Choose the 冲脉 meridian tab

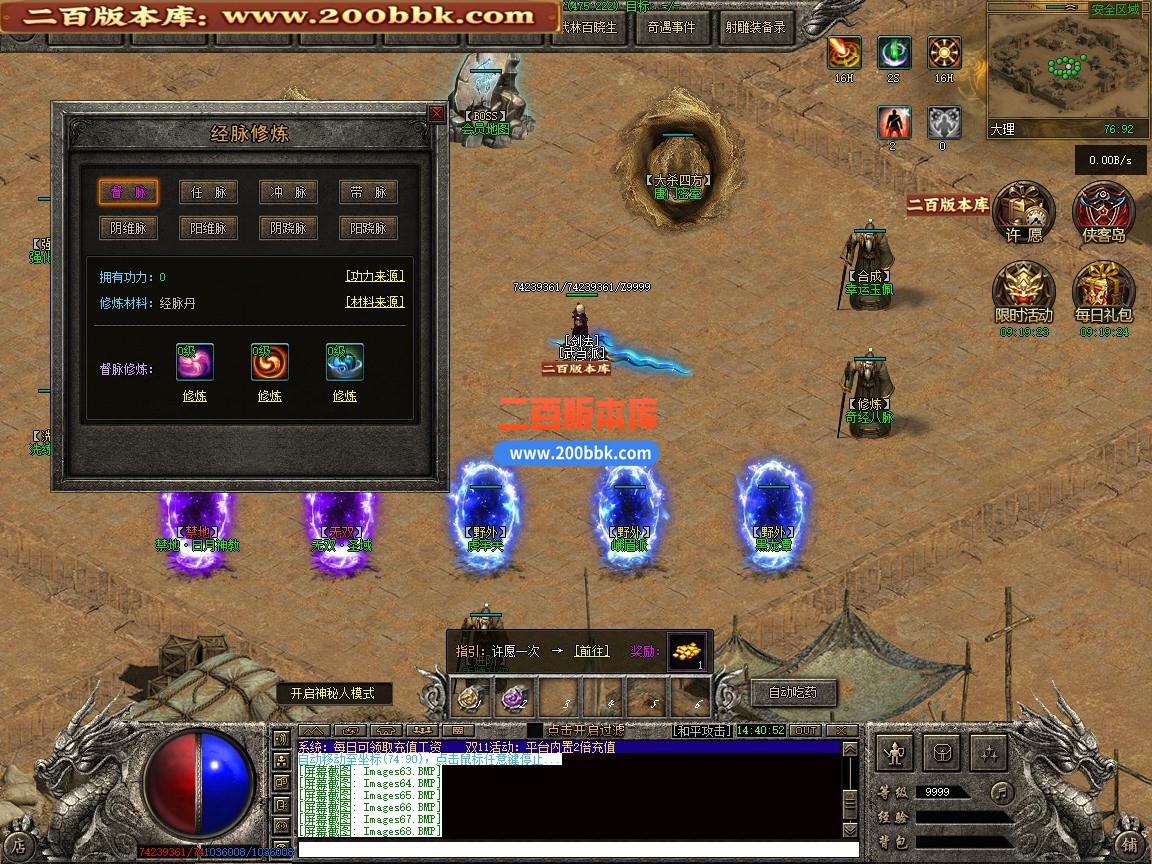288,192
